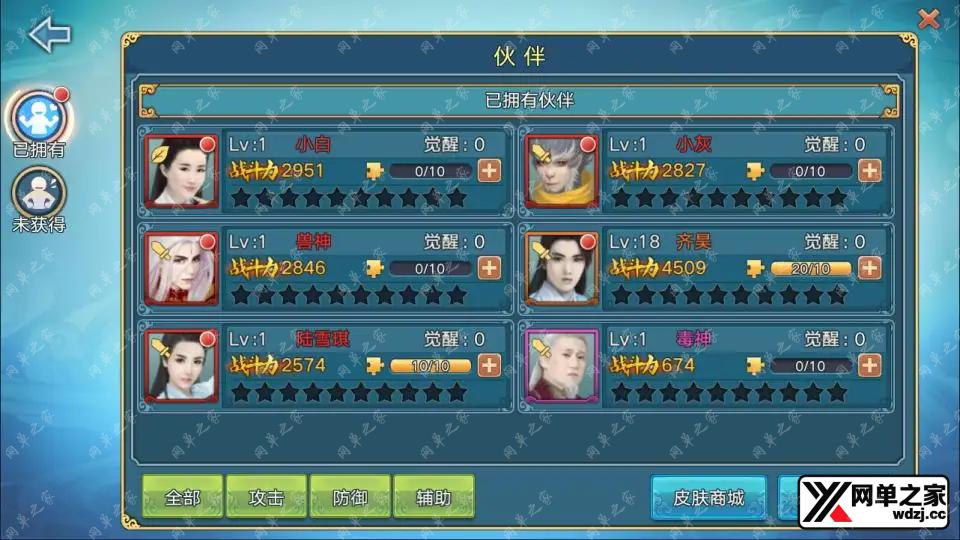Tap the plus button beside 小灰's fragments

(x=870, y=170)
